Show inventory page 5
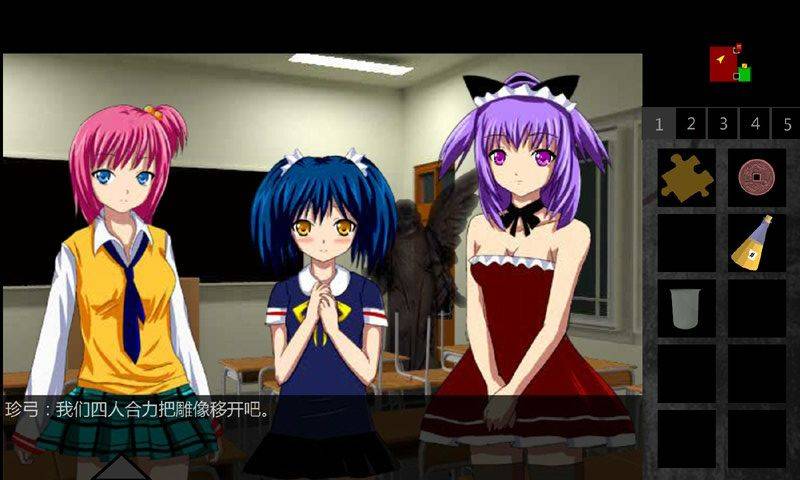The image size is (800, 480). click(x=787, y=125)
